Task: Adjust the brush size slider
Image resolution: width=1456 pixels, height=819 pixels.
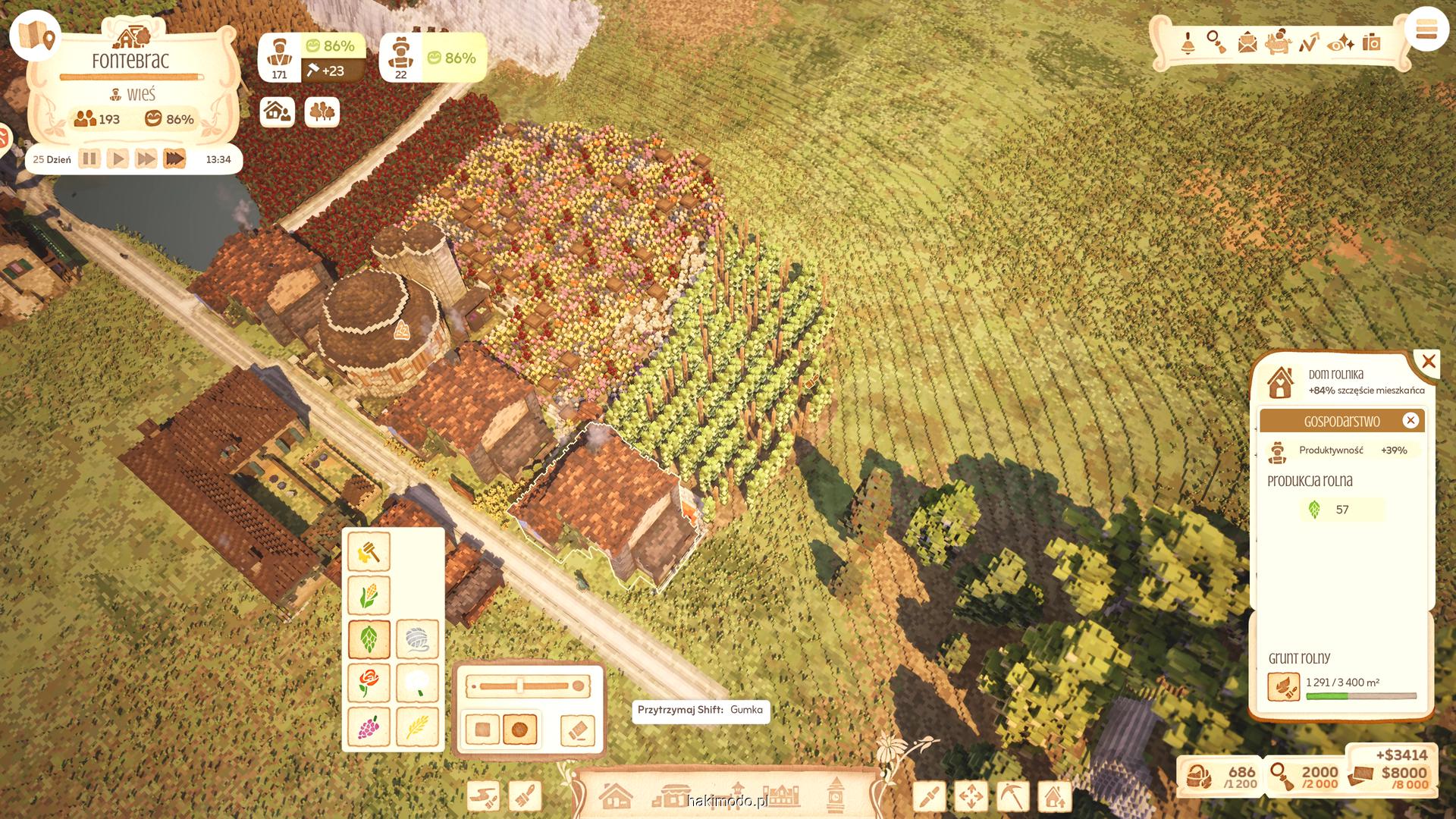Action: coord(521,686)
